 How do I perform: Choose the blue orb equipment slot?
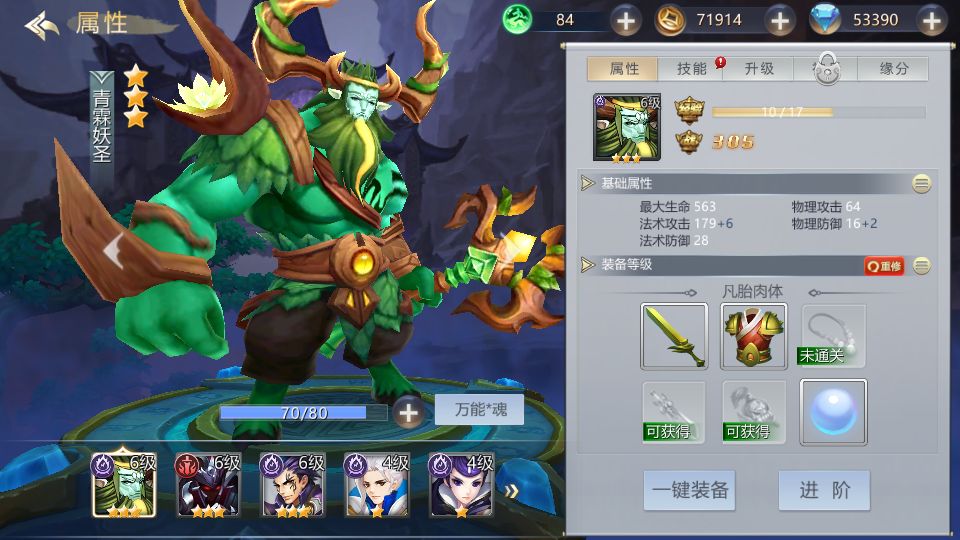833,412
